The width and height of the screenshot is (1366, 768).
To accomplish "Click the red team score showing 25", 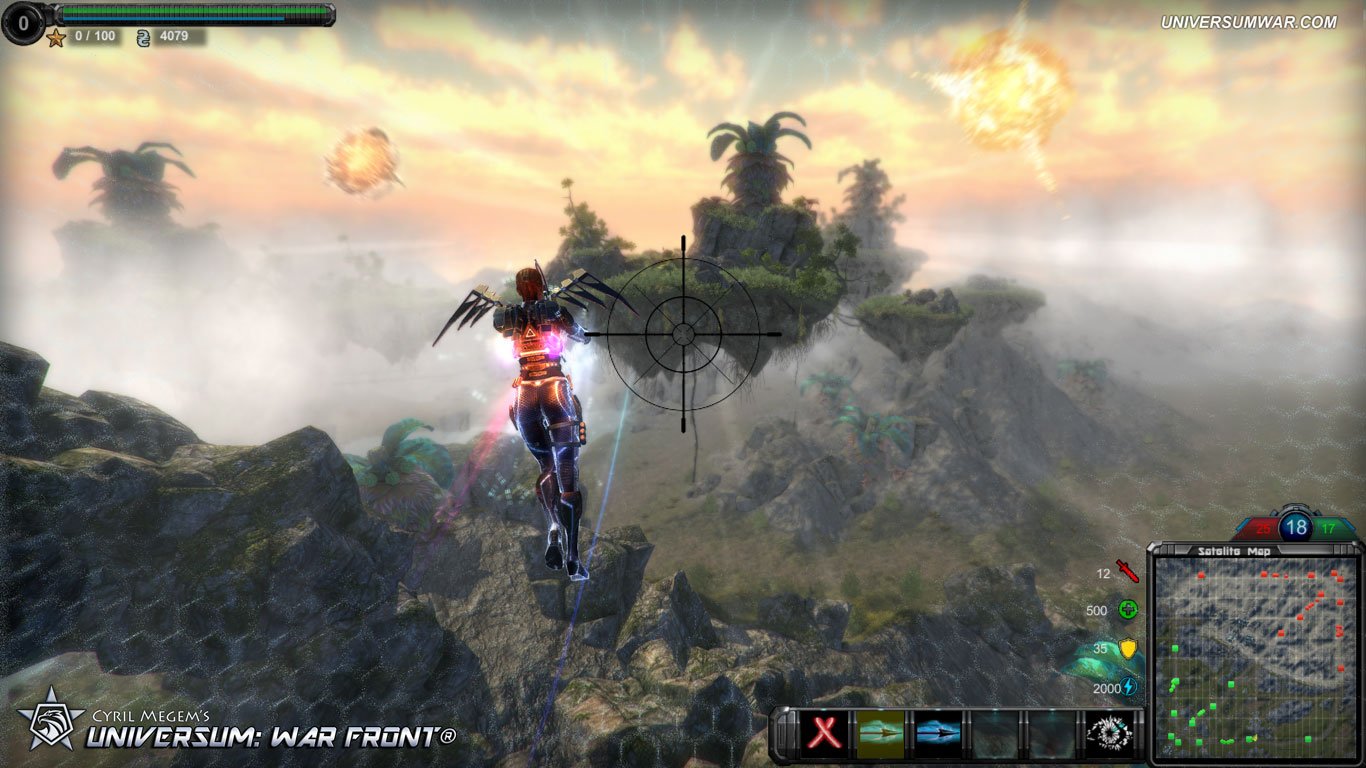I will click(1262, 528).
